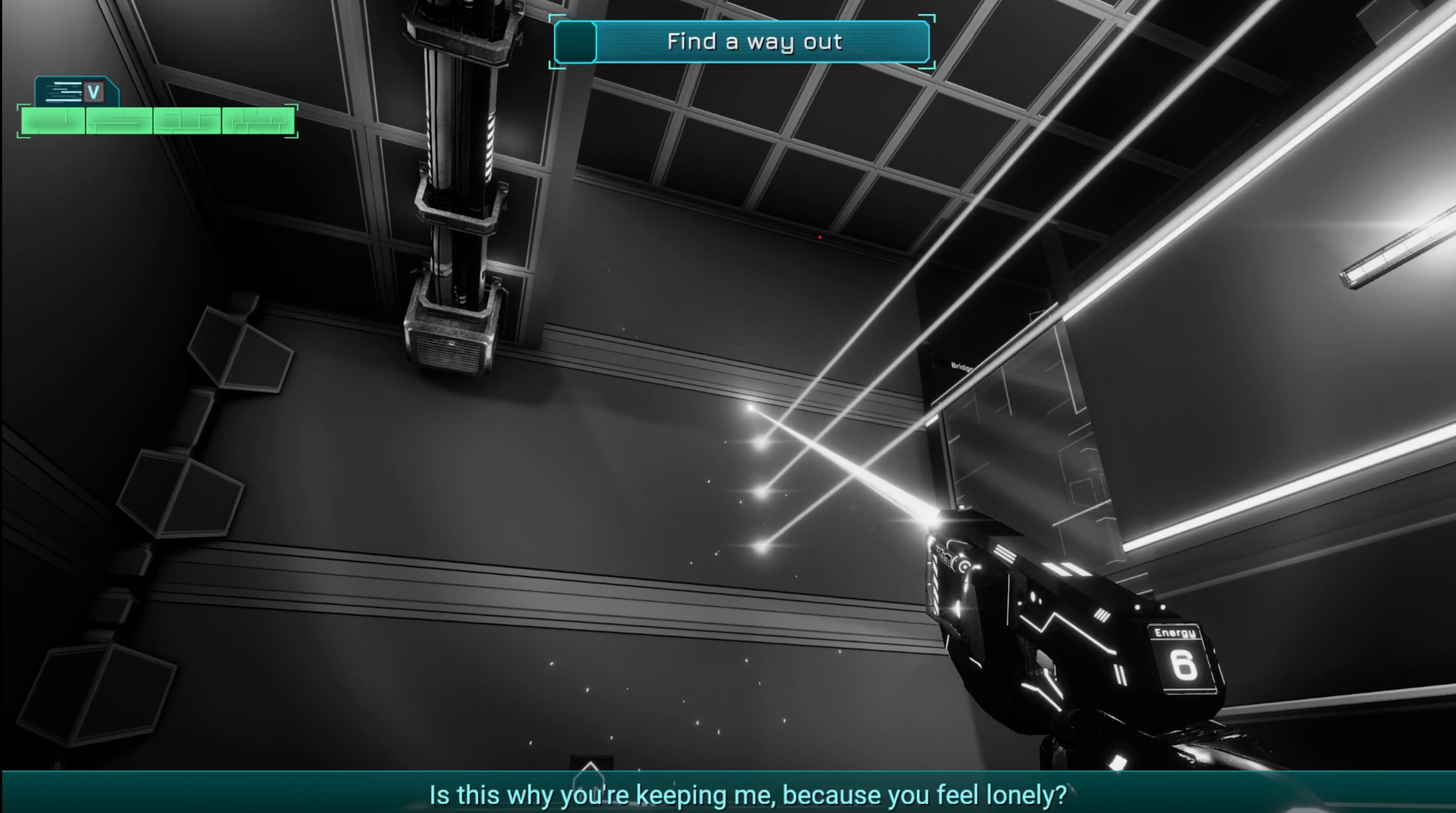Click the ceiling vent on the hanging pillar
The image size is (1456, 813).
coord(449,352)
